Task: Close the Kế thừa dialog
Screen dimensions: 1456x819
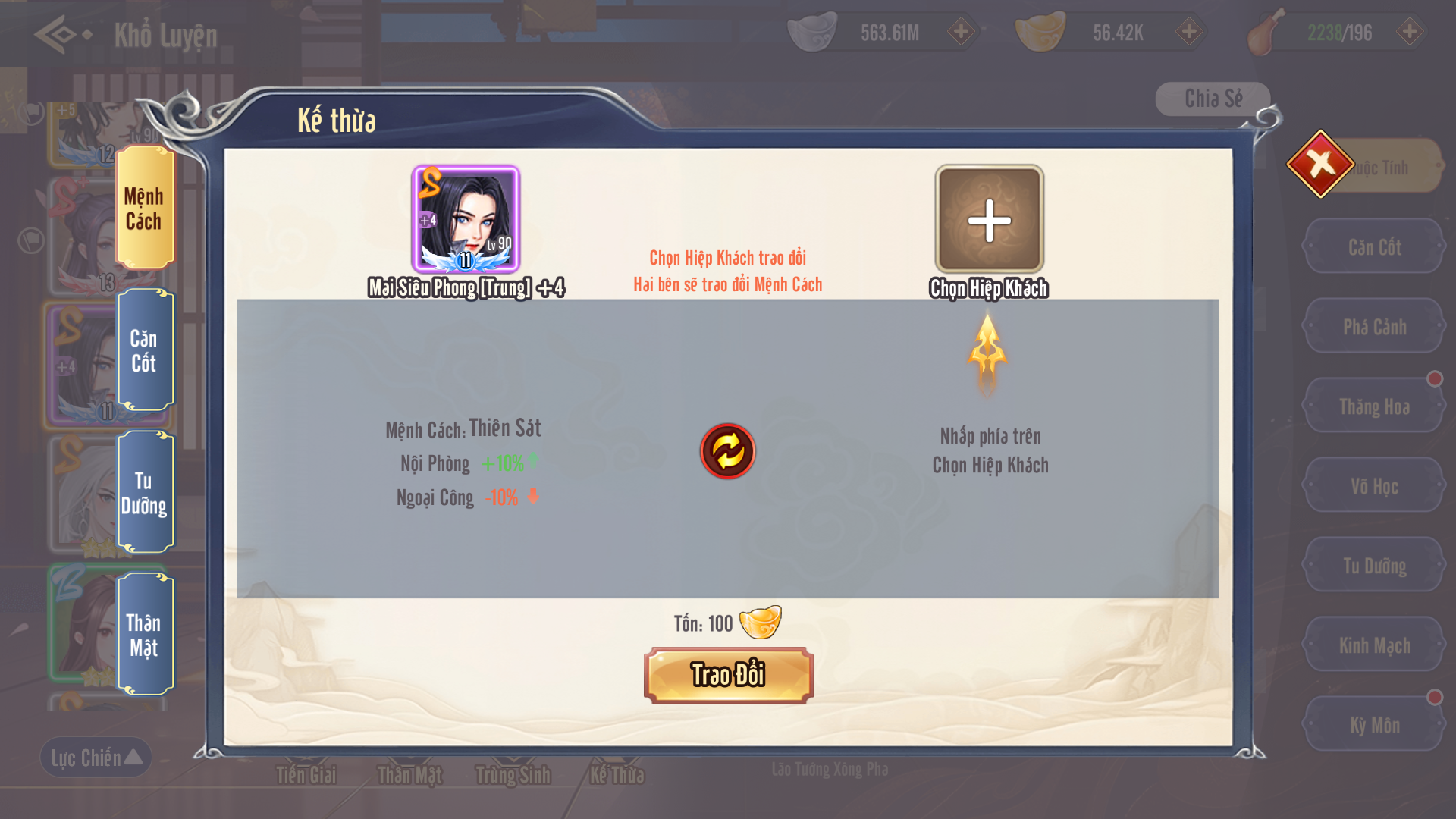Action: [x=1320, y=164]
